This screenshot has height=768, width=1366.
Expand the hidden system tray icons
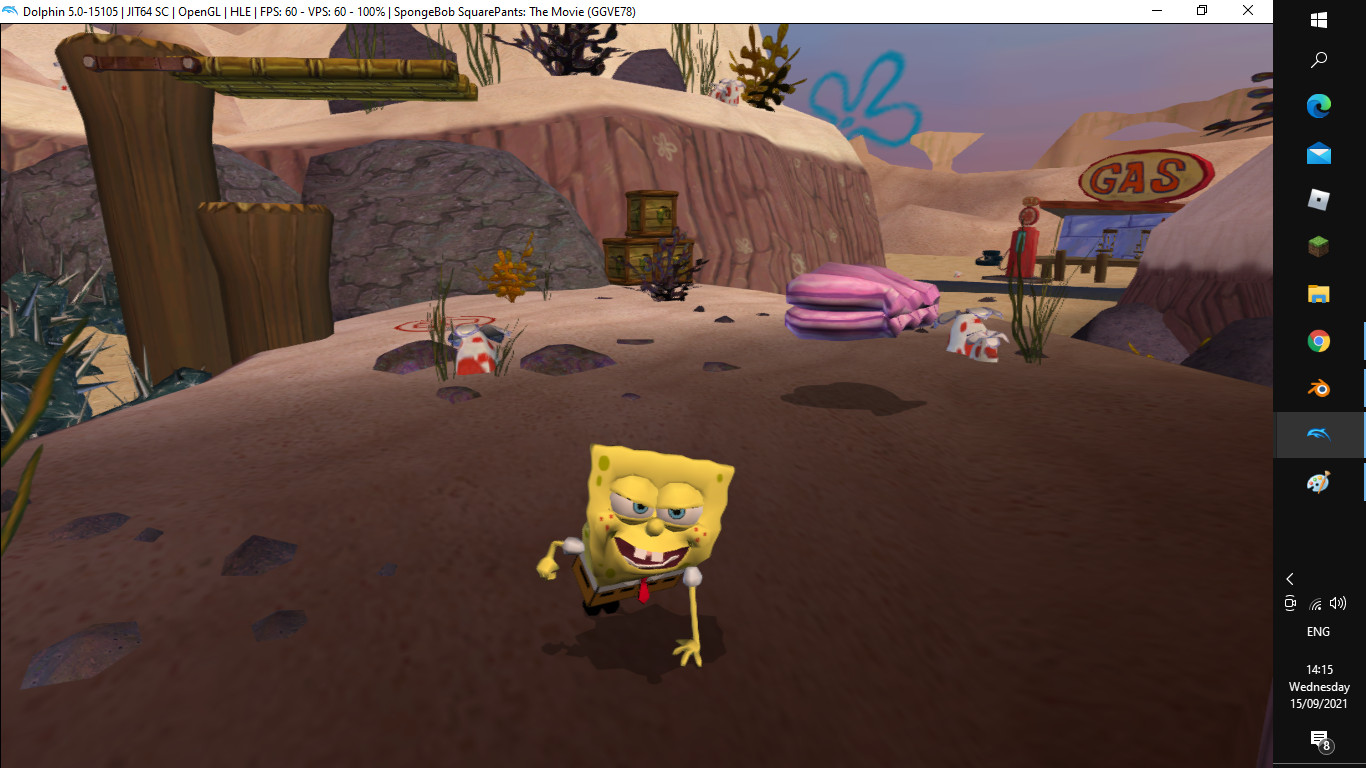pyautogui.click(x=1290, y=578)
